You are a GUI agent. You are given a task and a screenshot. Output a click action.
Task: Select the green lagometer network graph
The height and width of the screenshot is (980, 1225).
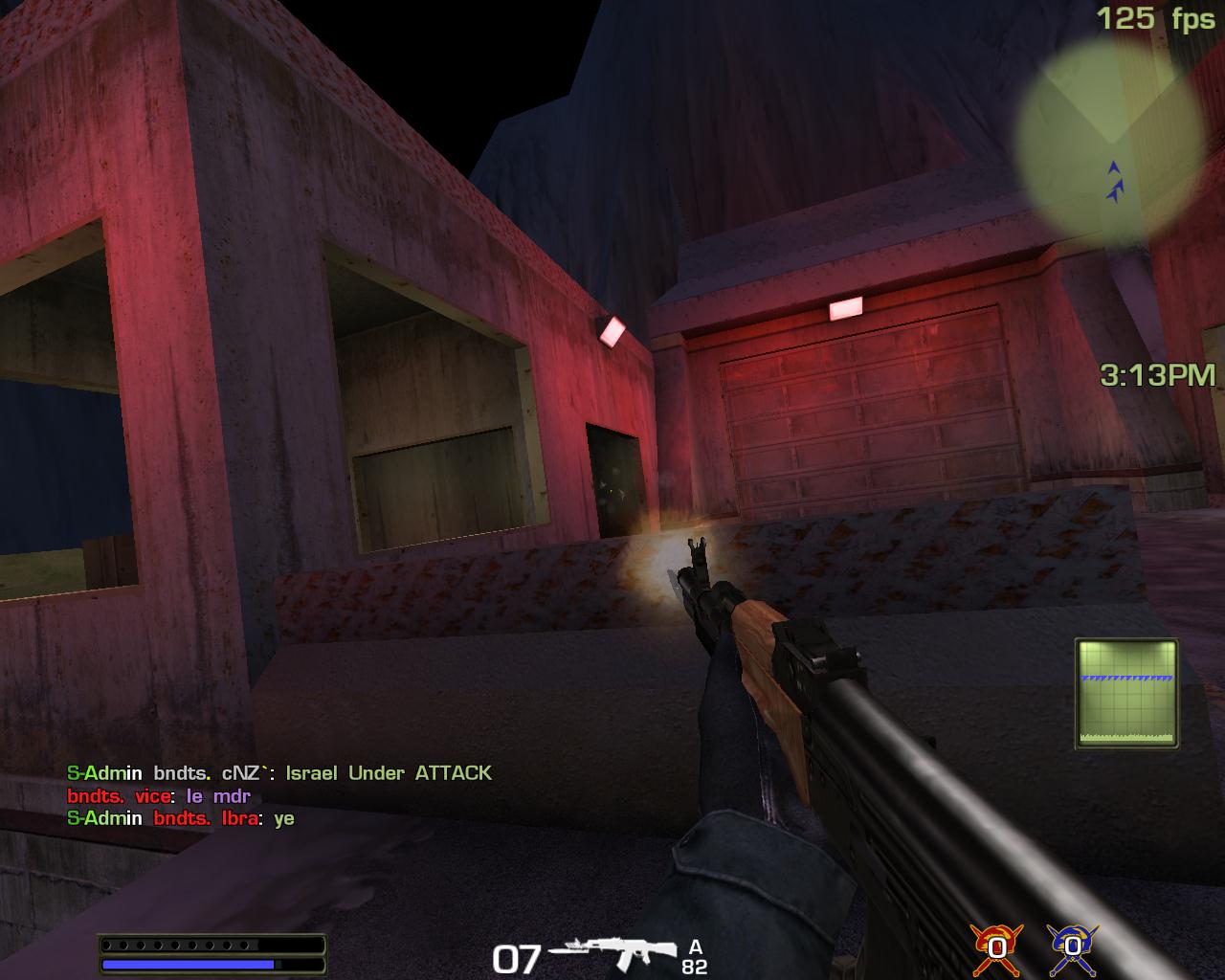tap(1126, 693)
